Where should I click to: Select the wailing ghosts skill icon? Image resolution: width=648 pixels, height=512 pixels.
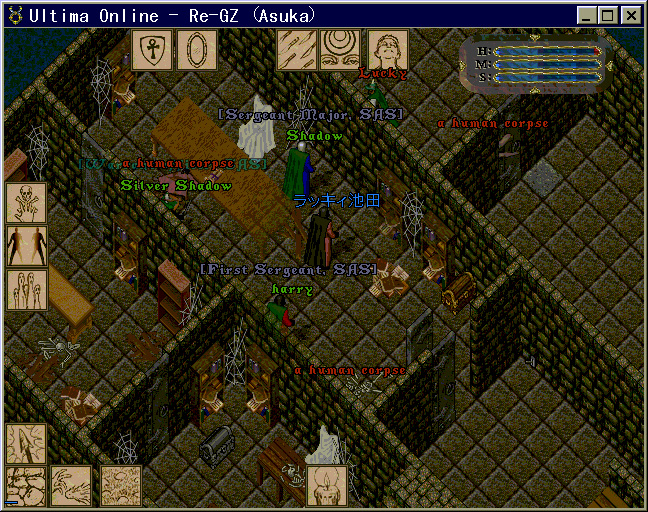[x=26, y=290]
